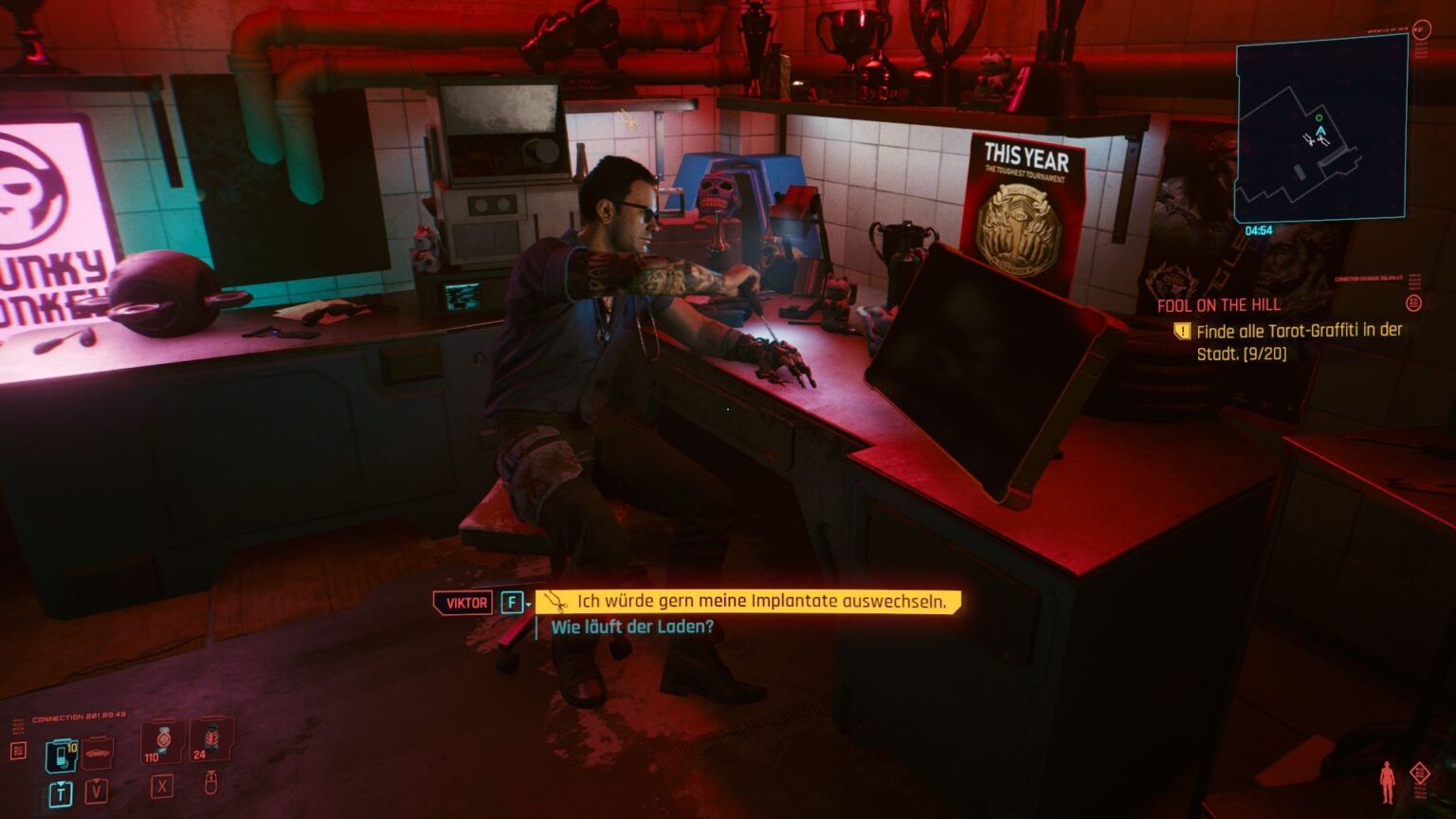
Task: Click the scissors icon beside the dialogue option
Action: 556,603
